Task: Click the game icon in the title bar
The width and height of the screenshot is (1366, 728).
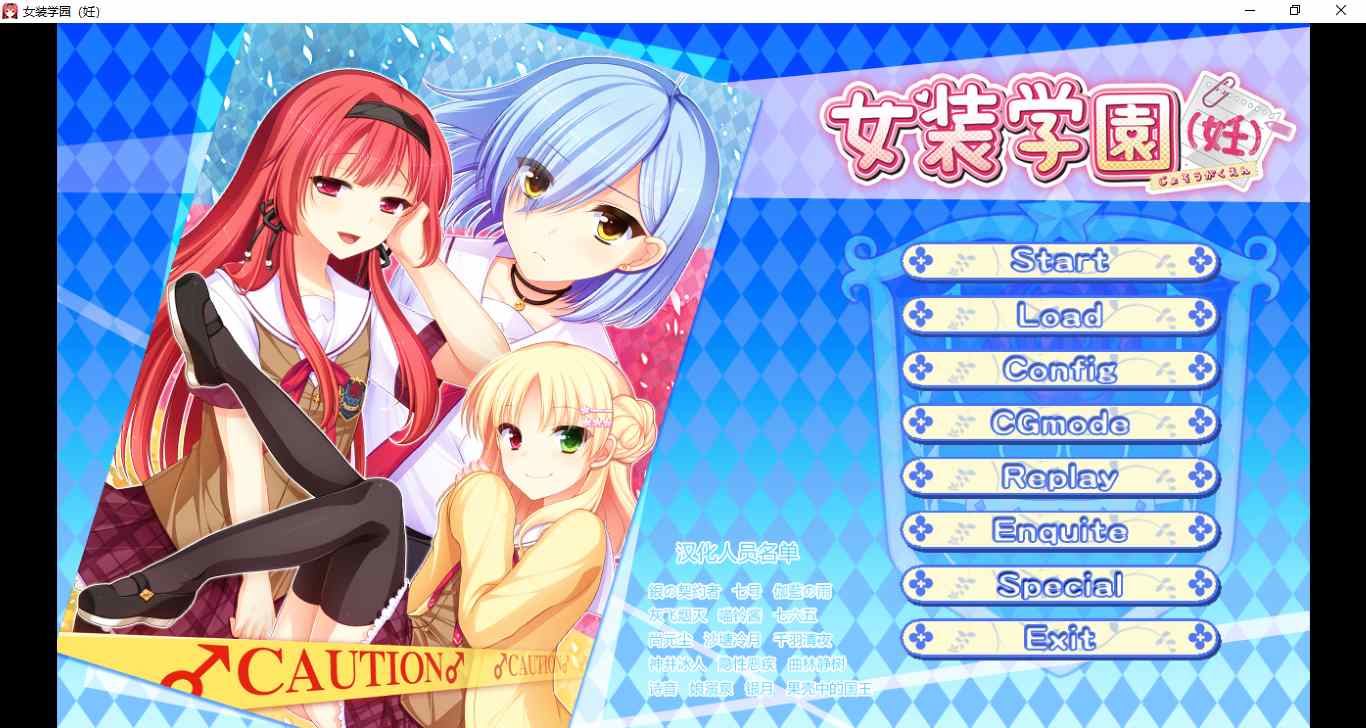Action: click(10, 10)
